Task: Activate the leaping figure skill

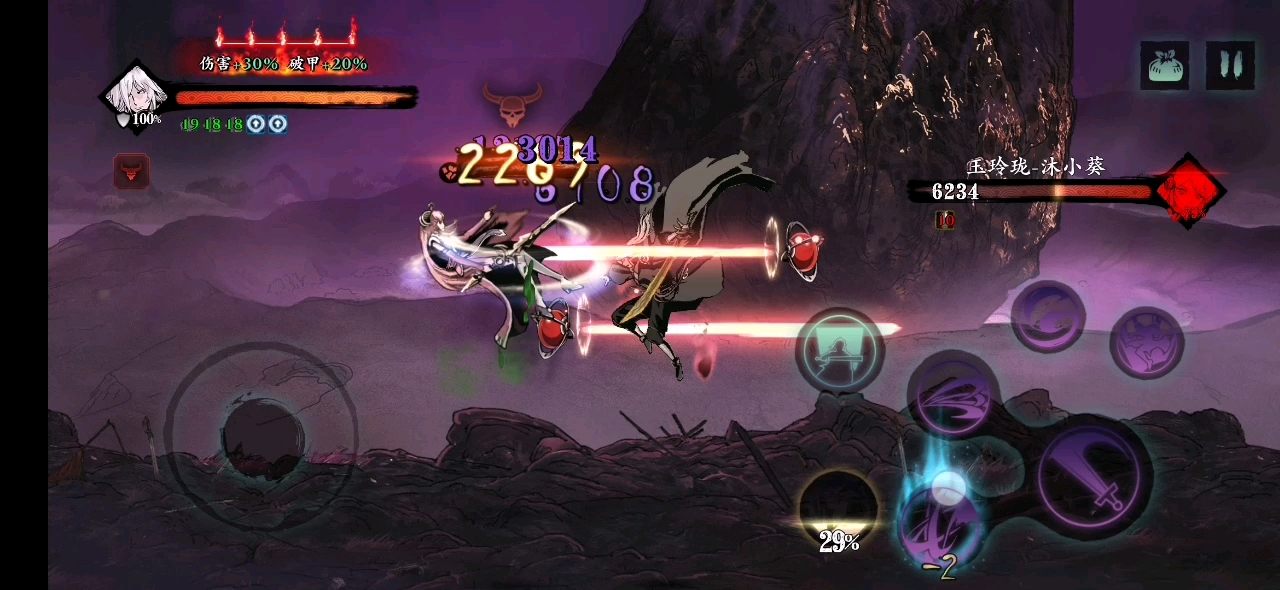Action: 1146,343
